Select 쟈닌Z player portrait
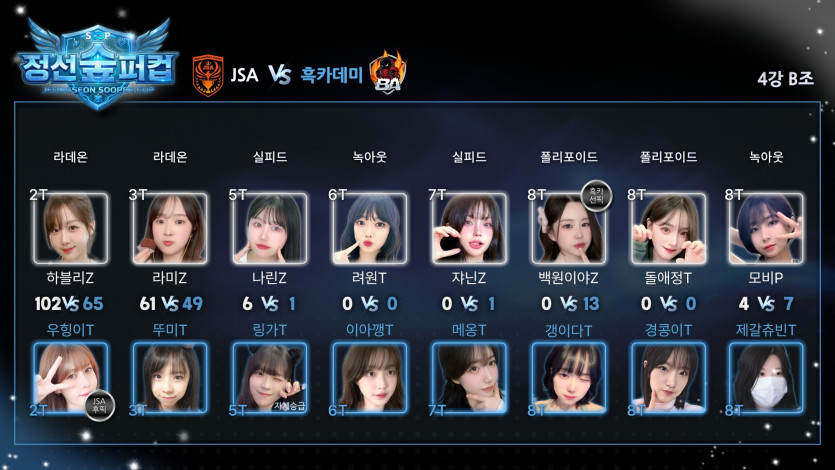The width and height of the screenshot is (835, 470). [x=468, y=229]
